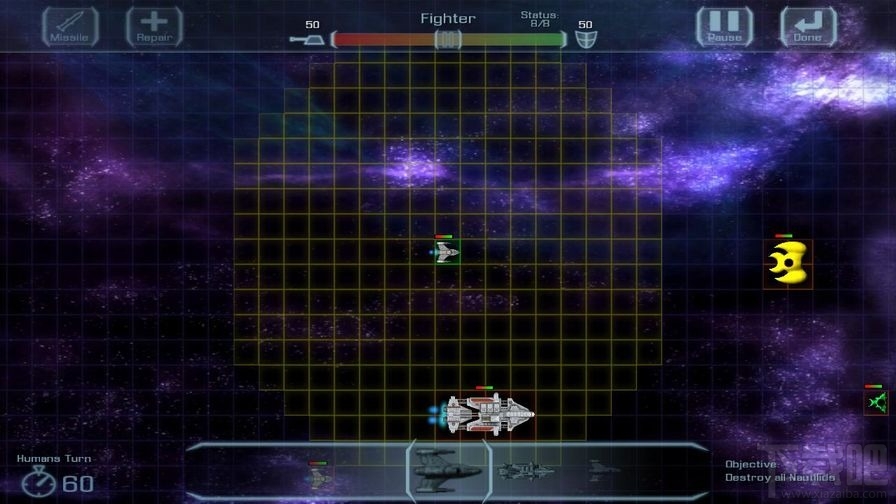Select the highlighted fighter in the unit bar
896x504 pixels.
447,470
